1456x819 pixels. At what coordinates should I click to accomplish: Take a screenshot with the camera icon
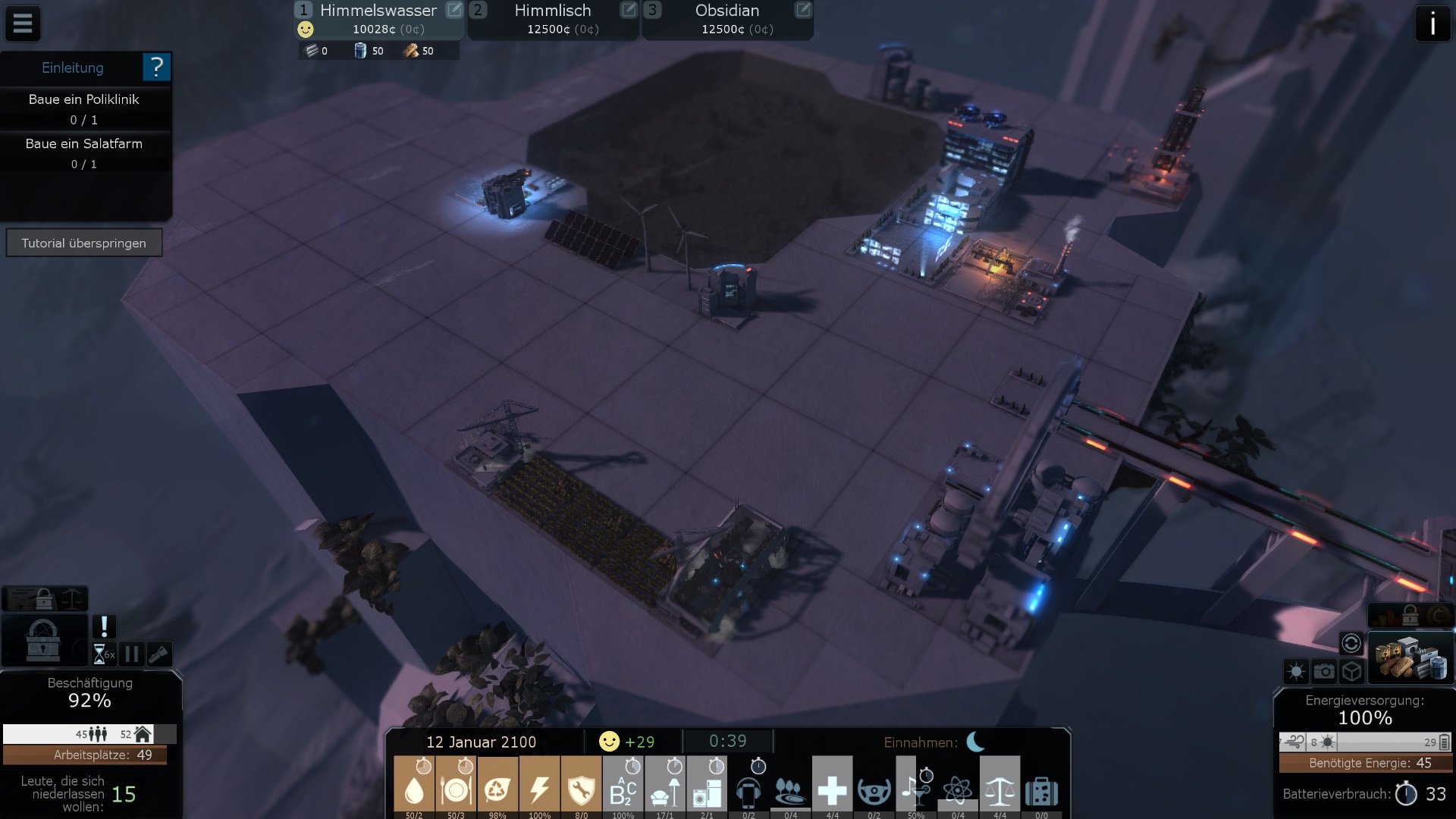tap(1324, 671)
